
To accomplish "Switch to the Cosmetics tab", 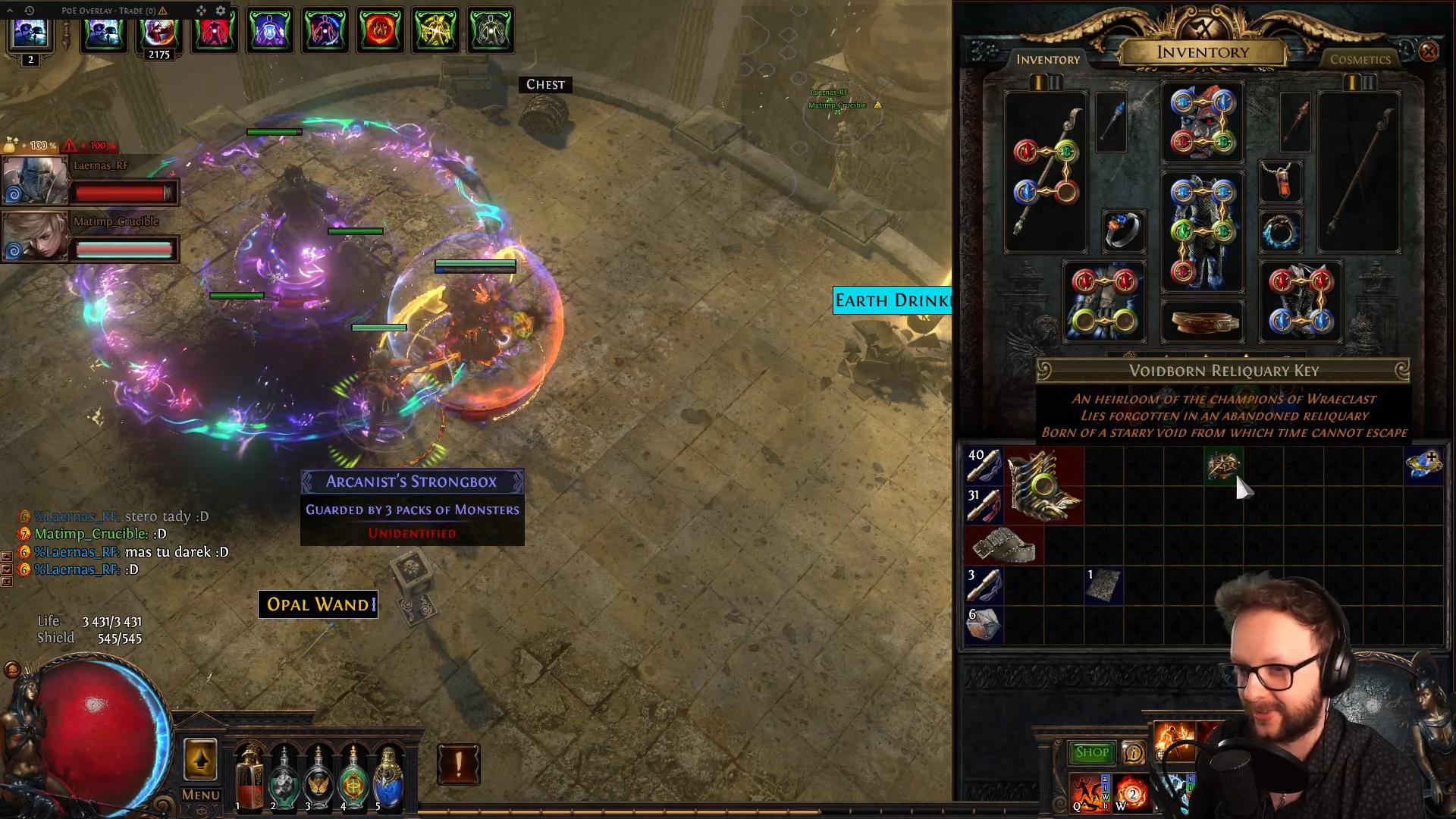I will (1360, 59).
